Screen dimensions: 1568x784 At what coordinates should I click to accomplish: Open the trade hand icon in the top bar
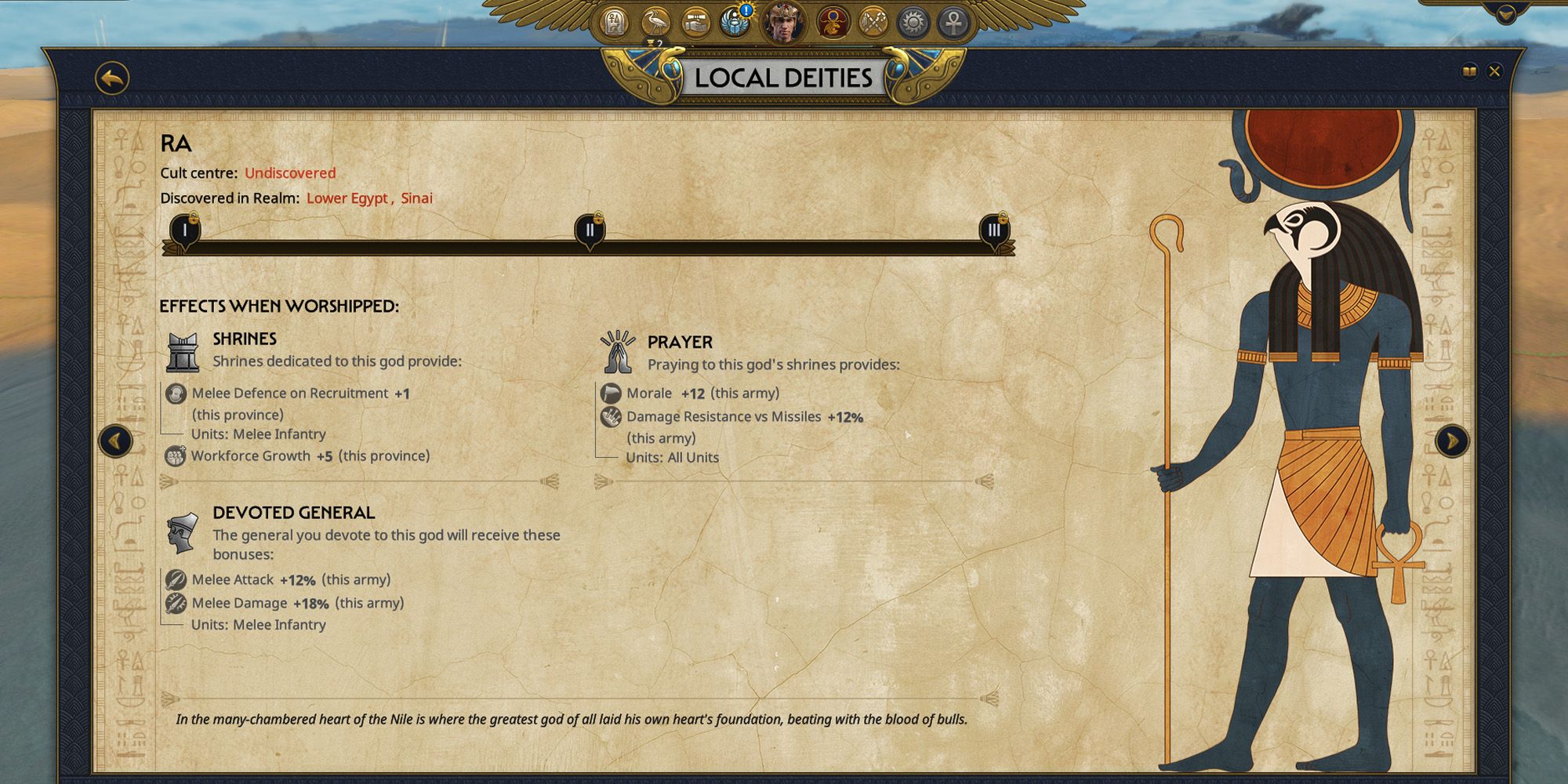tap(695, 21)
